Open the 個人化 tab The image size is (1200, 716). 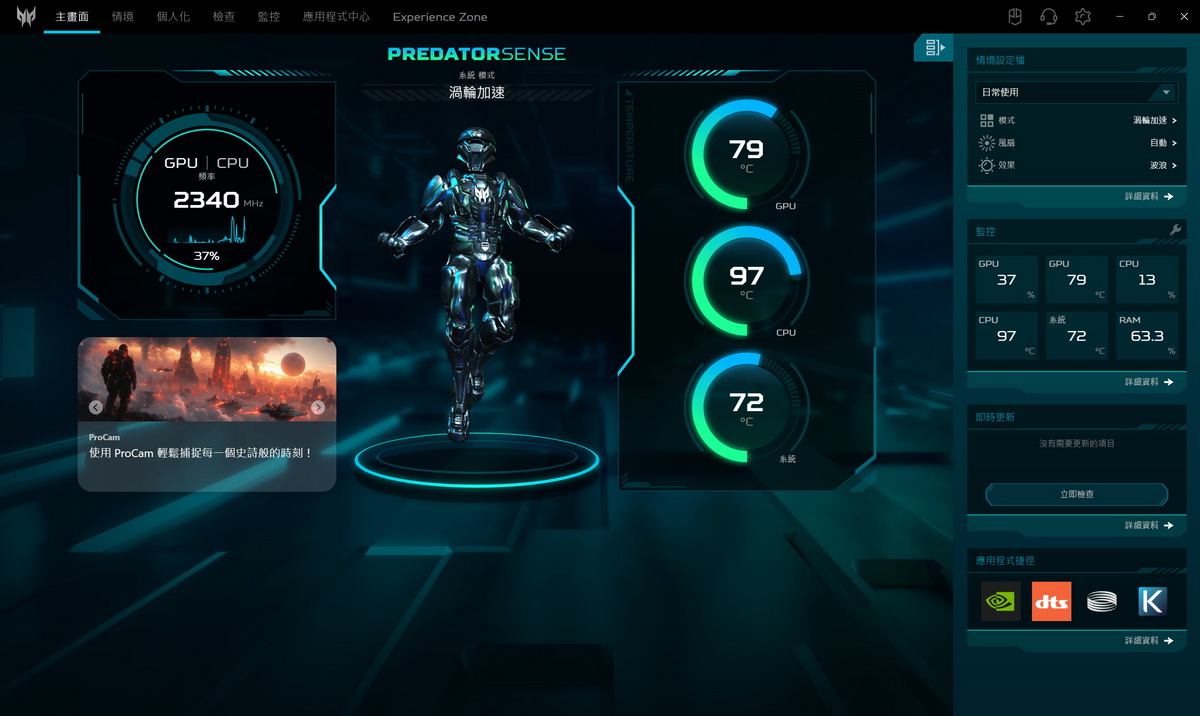pos(173,17)
